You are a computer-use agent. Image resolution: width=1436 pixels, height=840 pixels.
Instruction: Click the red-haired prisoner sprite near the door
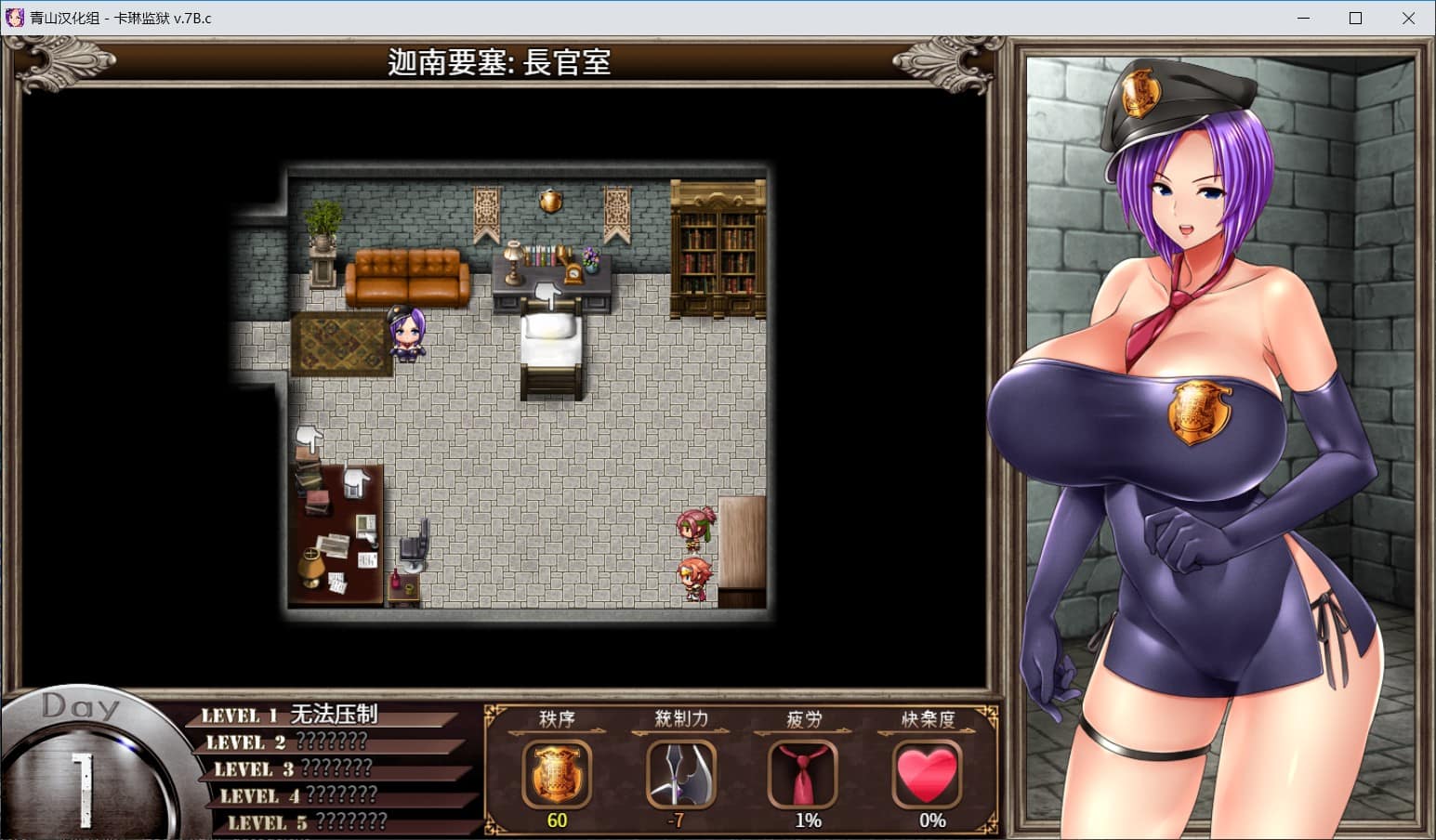[697, 576]
